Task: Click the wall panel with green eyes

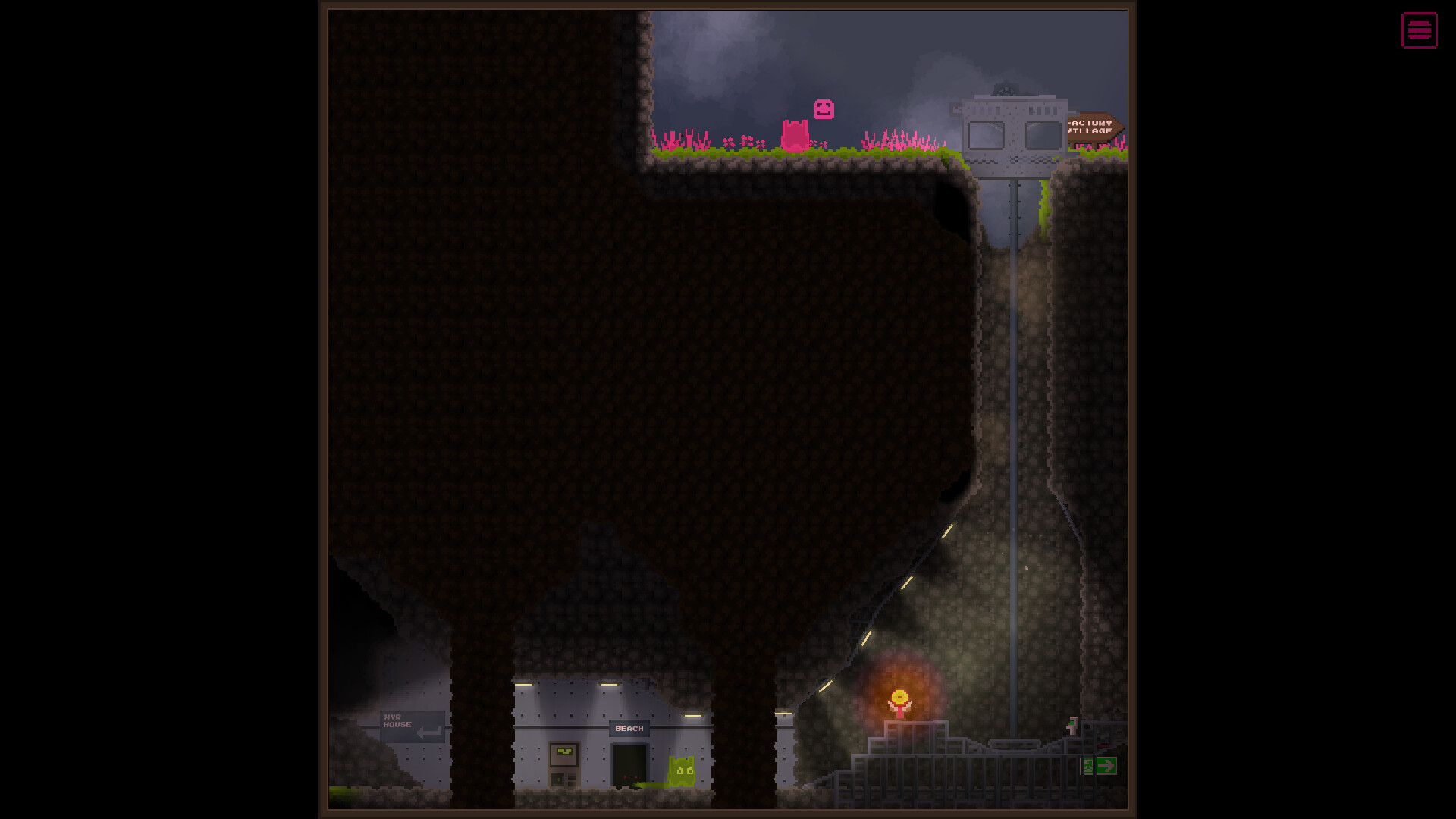Action: [x=564, y=752]
